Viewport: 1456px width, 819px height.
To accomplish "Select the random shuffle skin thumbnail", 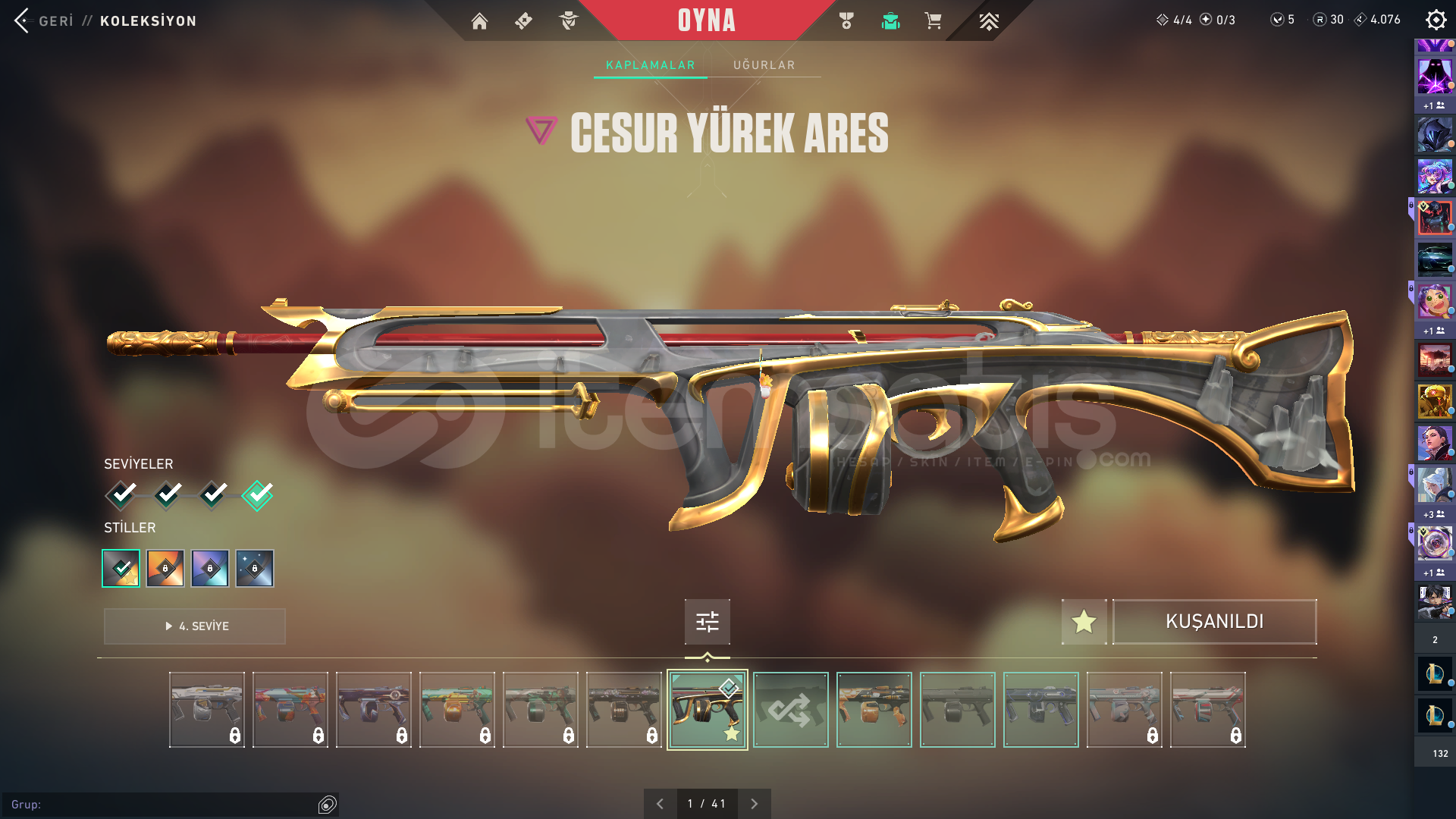I will tap(790, 710).
